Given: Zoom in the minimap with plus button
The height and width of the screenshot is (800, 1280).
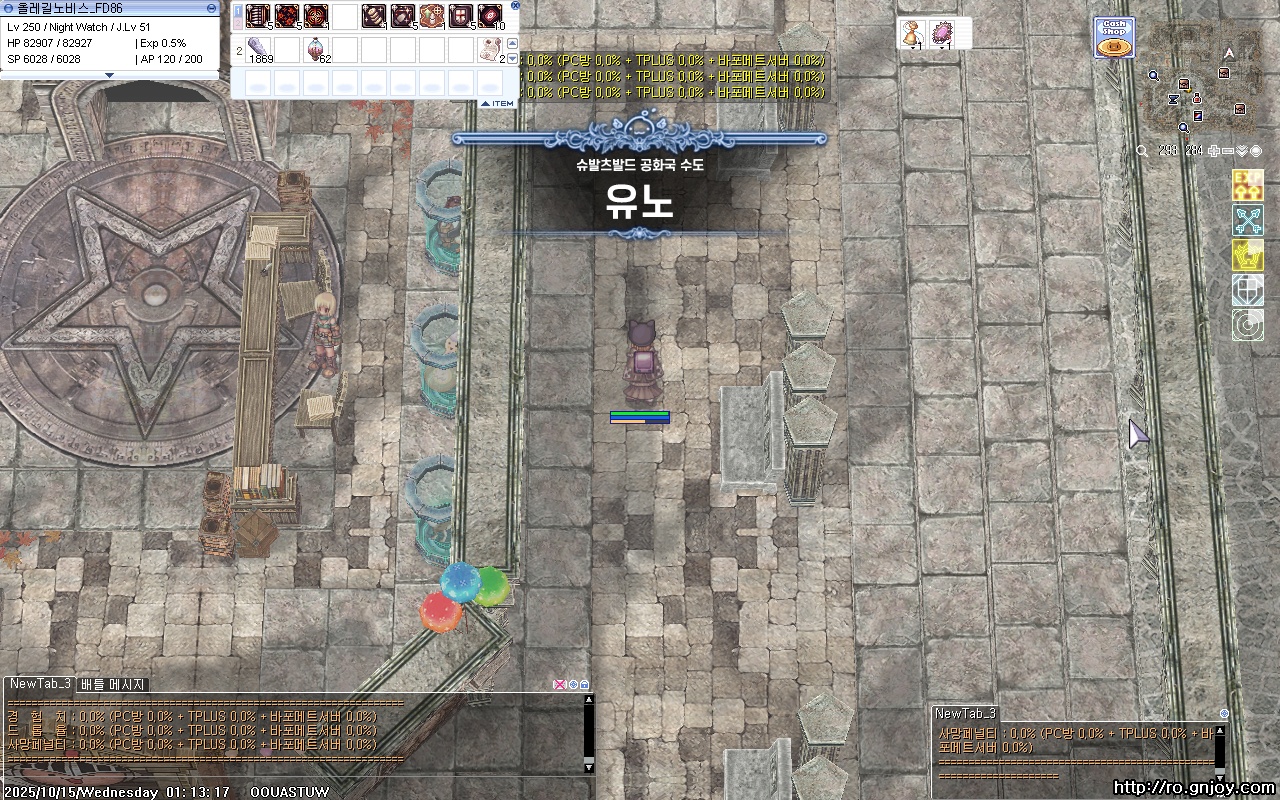Looking at the screenshot, I should click(1214, 151).
